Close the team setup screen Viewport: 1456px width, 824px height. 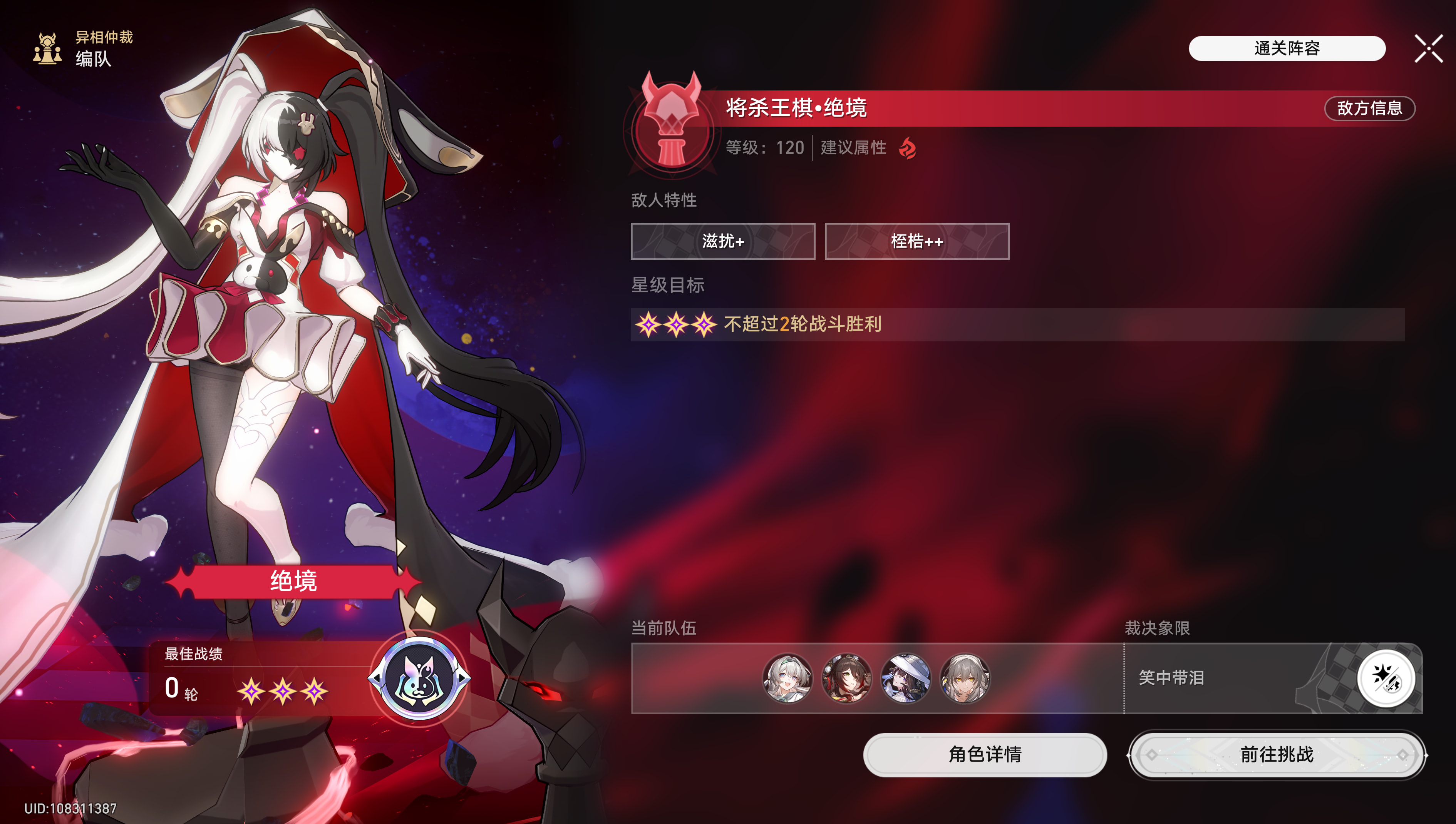pyautogui.click(x=1428, y=48)
